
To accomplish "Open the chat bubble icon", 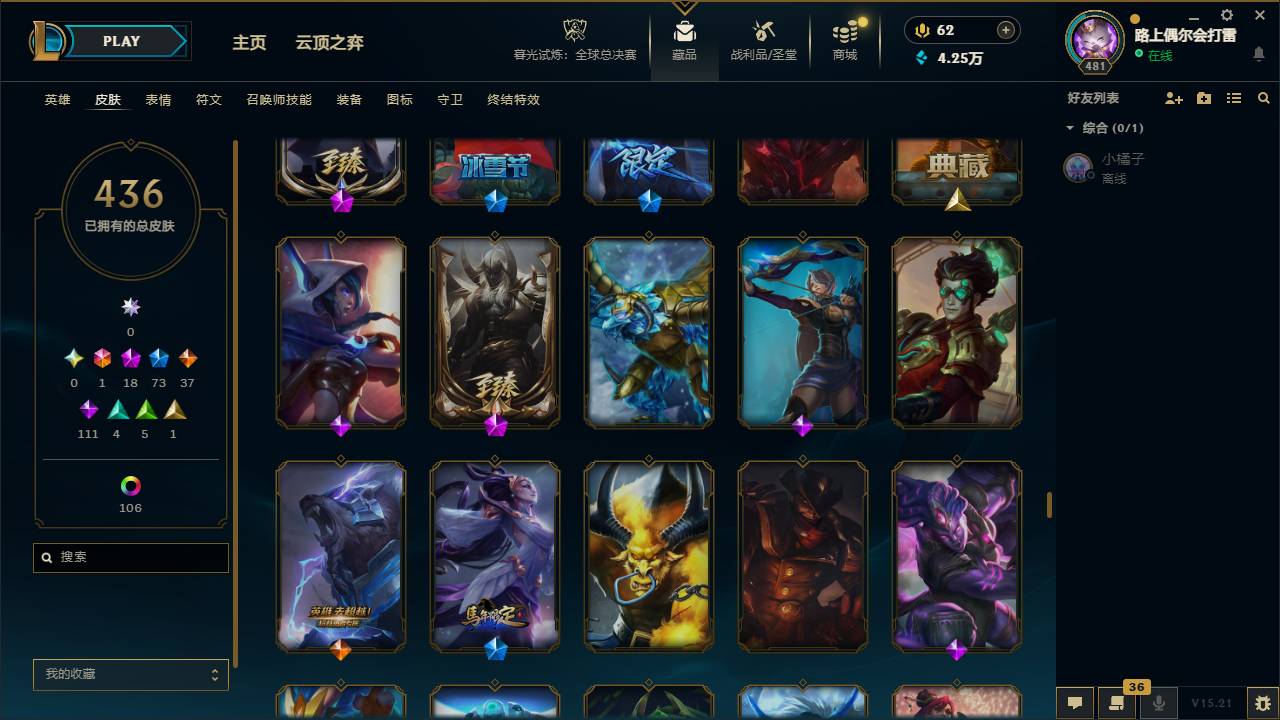I will pyautogui.click(x=1073, y=703).
